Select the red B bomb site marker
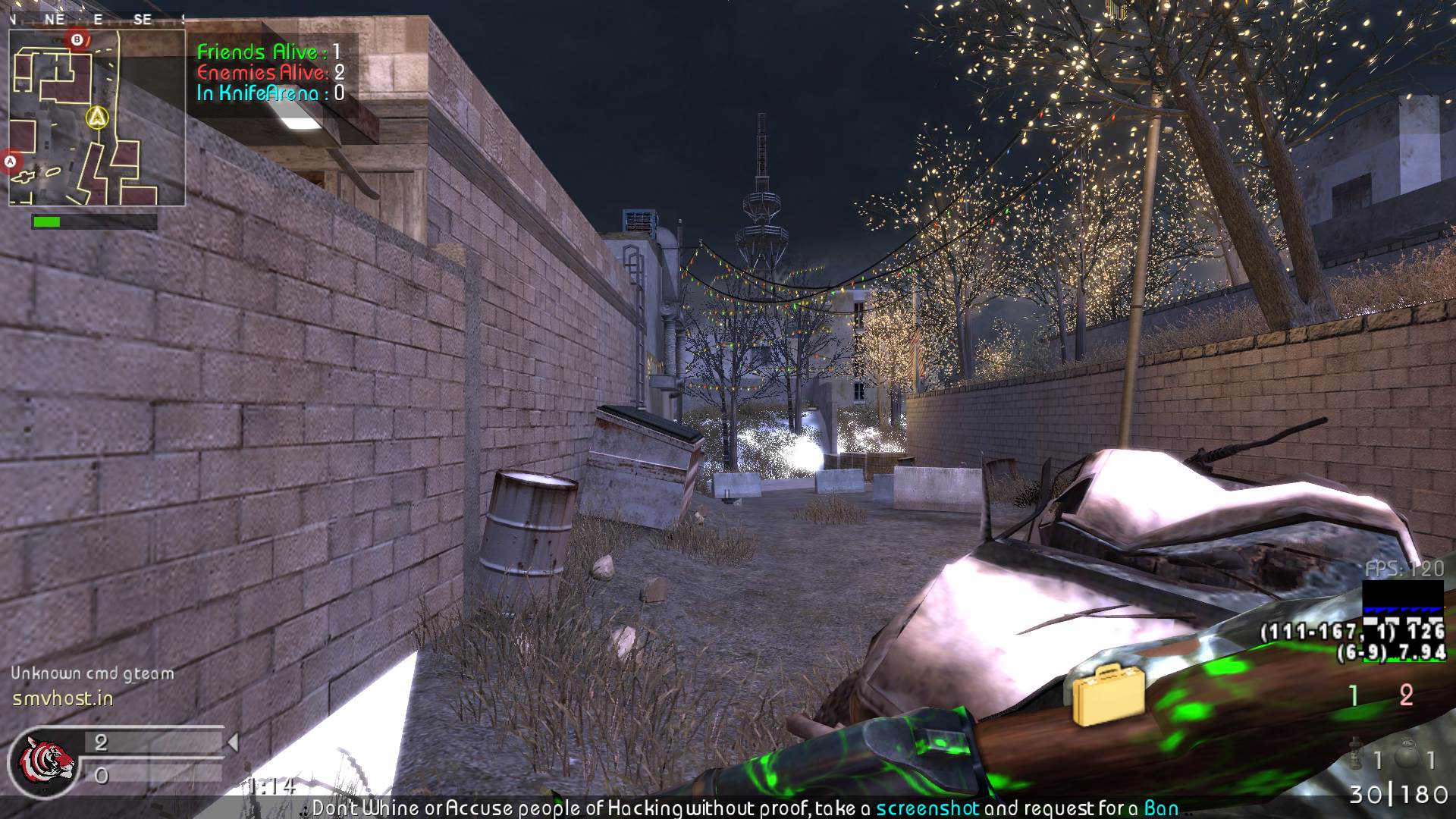Screen dimensions: 1456x819 click(x=77, y=39)
